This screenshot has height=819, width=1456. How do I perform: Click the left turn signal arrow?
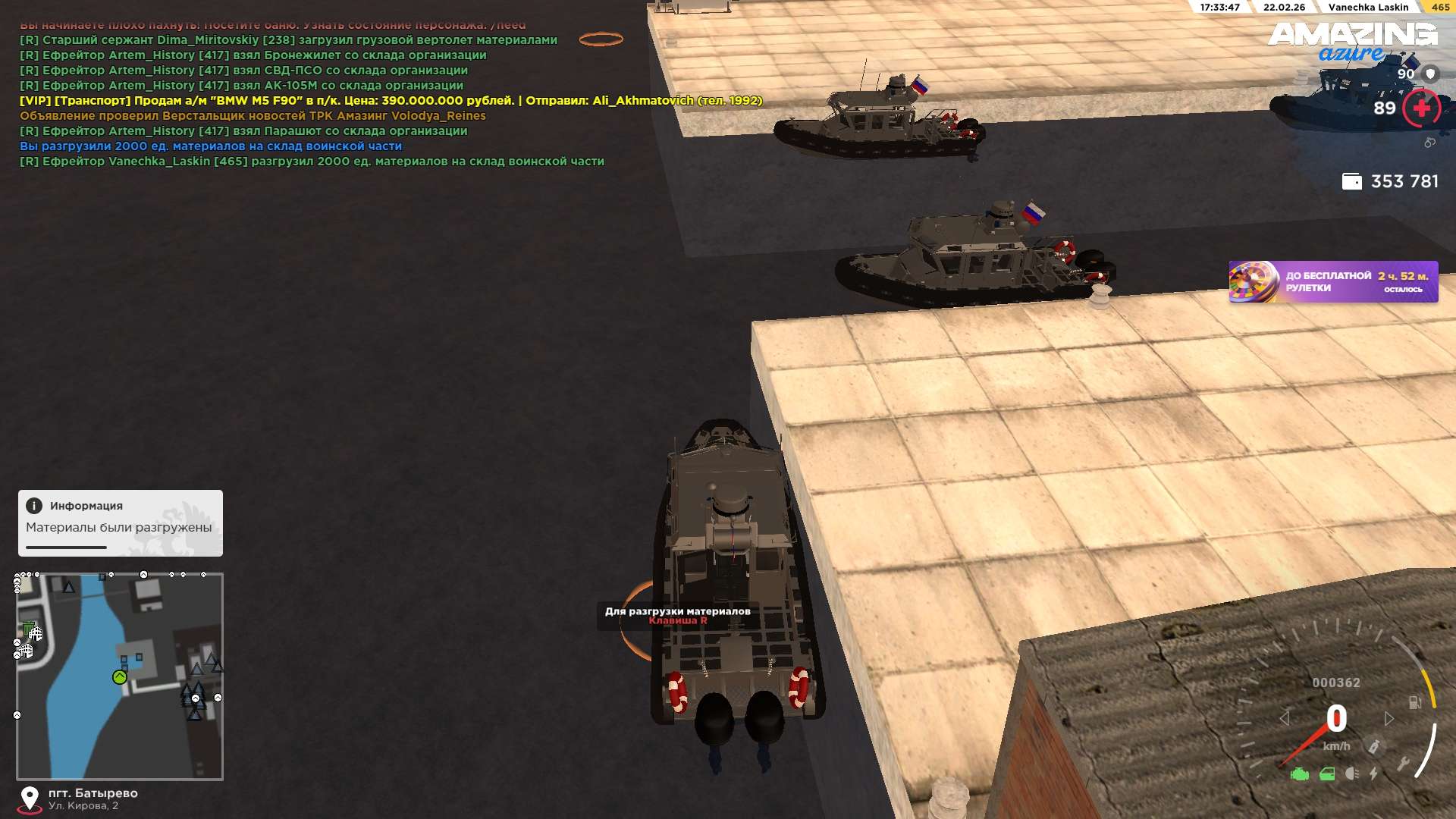coord(1284,718)
